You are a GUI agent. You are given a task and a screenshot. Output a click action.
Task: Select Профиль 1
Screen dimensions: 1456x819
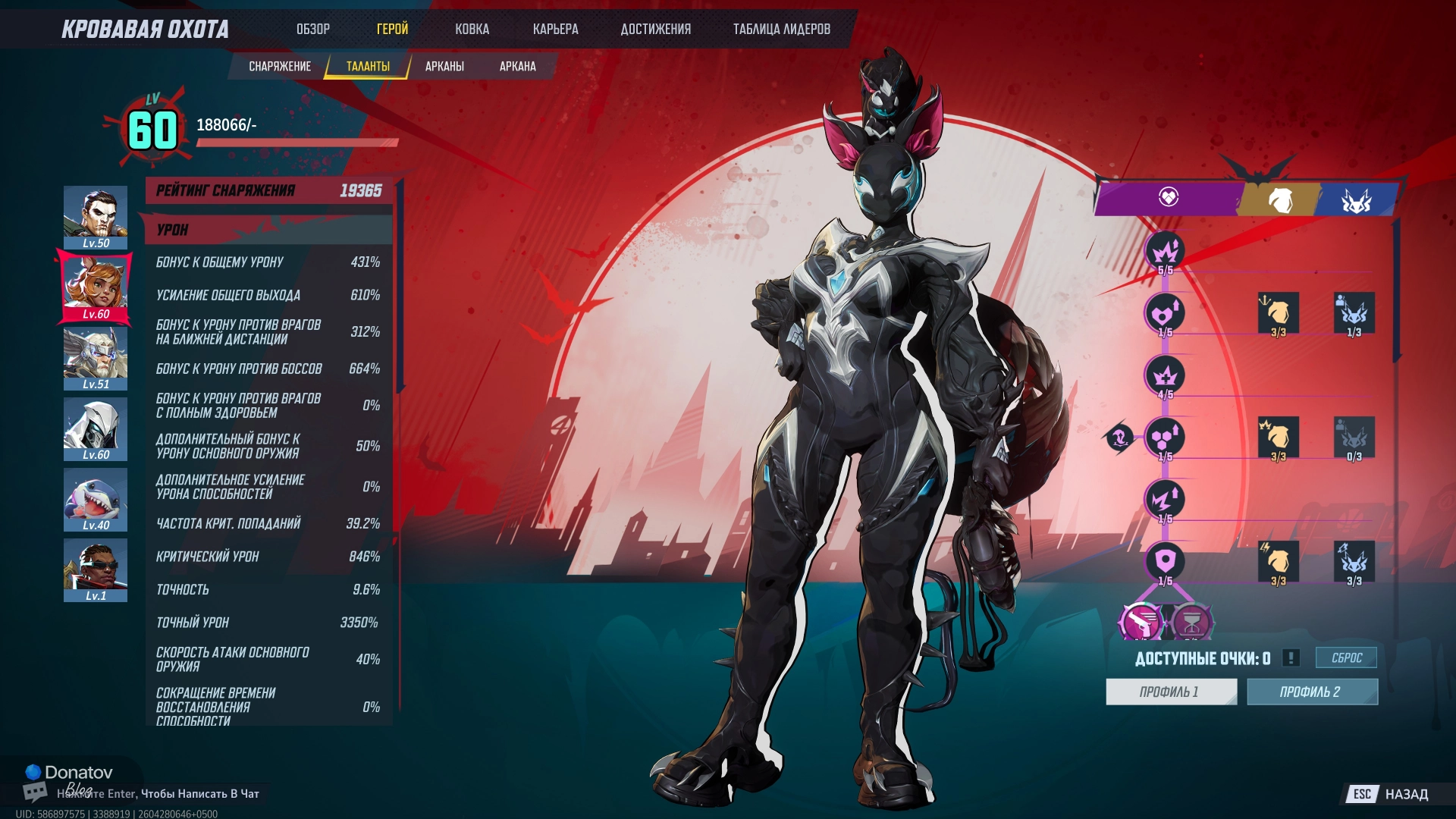pyautogui.click(x=1170, y=692)
